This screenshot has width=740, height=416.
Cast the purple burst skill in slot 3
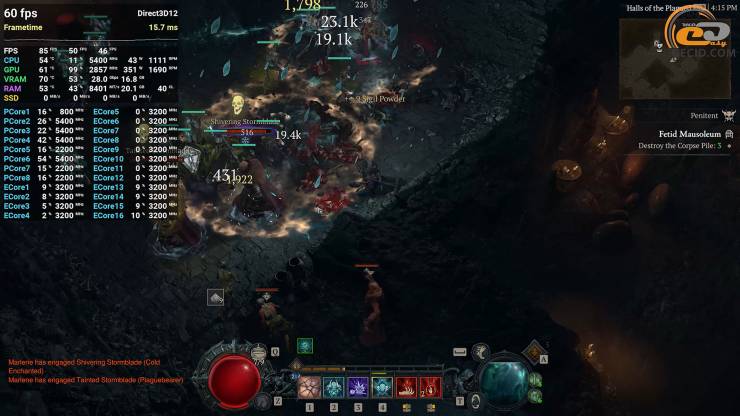click(358, 387)
